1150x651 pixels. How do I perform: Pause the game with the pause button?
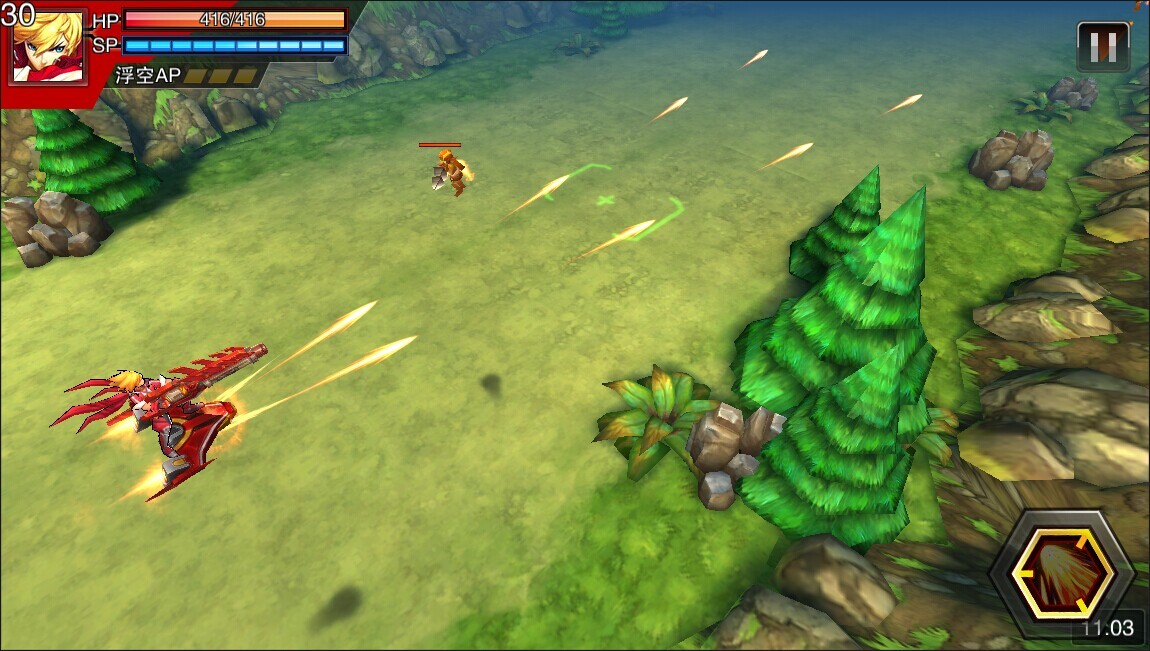tap(1103, 46)
